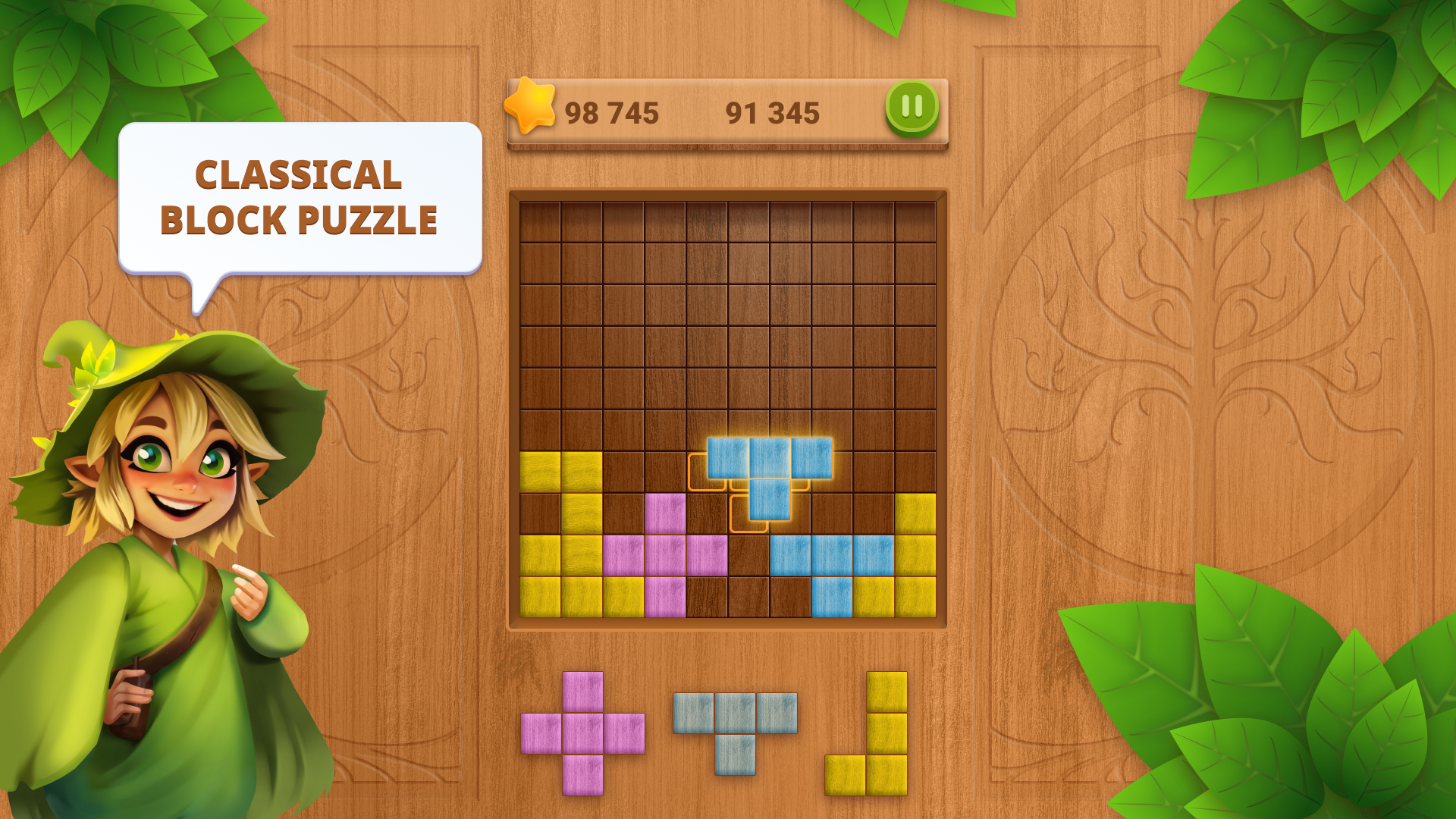Click the high score value 91 345
The height and width of the screenshot is (819, 1456).
pos(773,112)
